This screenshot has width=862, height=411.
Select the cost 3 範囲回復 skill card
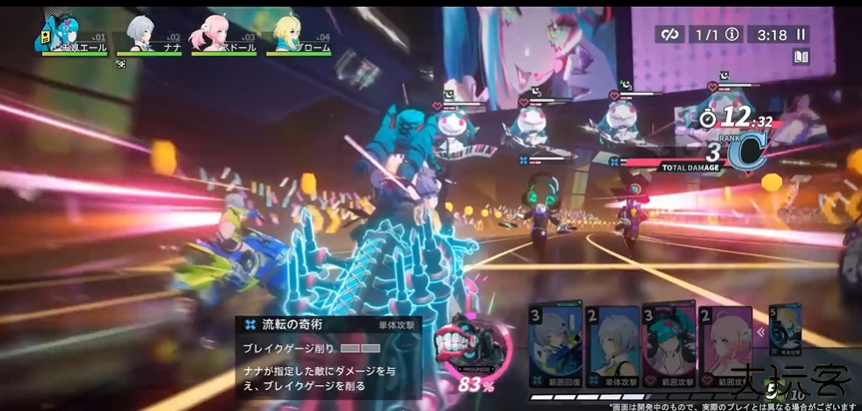(x=556, y=347)
